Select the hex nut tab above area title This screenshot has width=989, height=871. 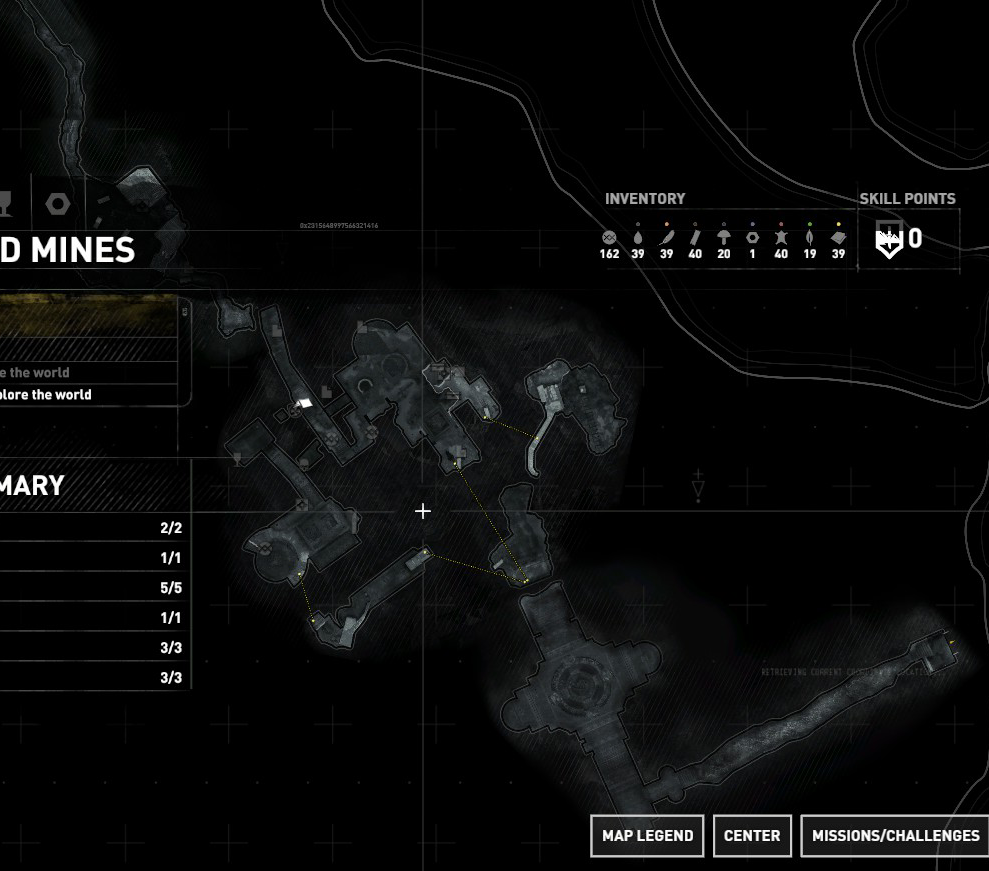tap(58, 204)
